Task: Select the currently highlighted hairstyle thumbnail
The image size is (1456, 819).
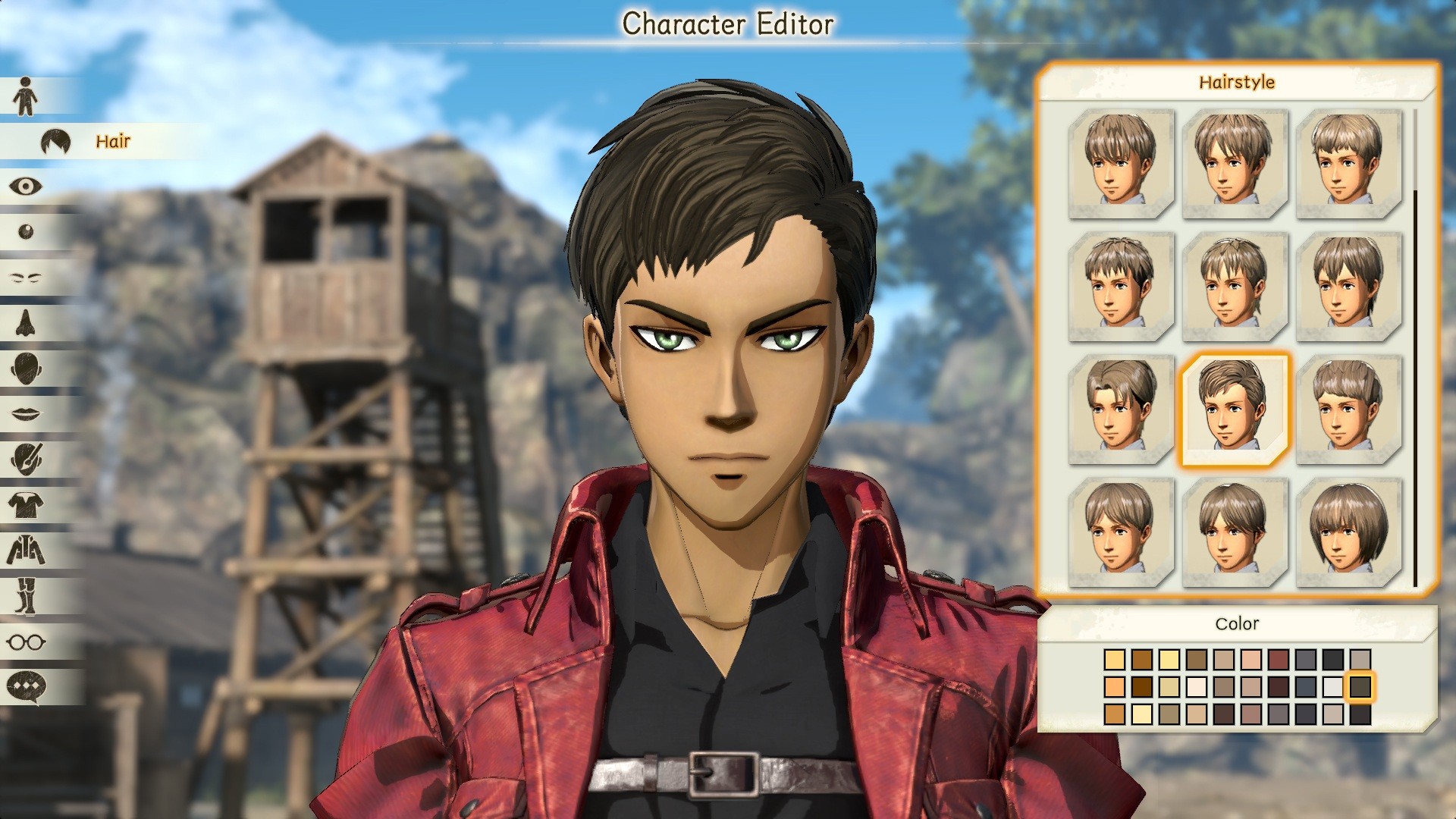Action: (1235, 406)
